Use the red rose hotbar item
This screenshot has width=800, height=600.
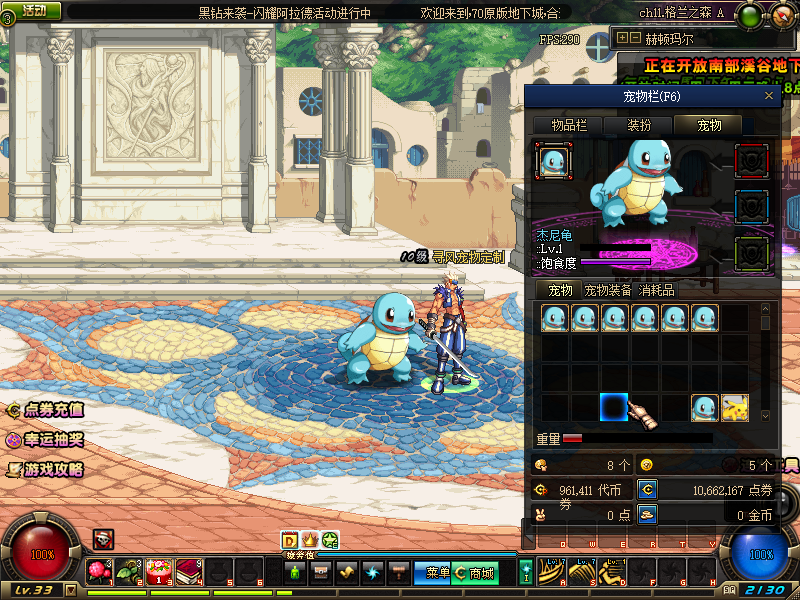click(x=99, y=572)
